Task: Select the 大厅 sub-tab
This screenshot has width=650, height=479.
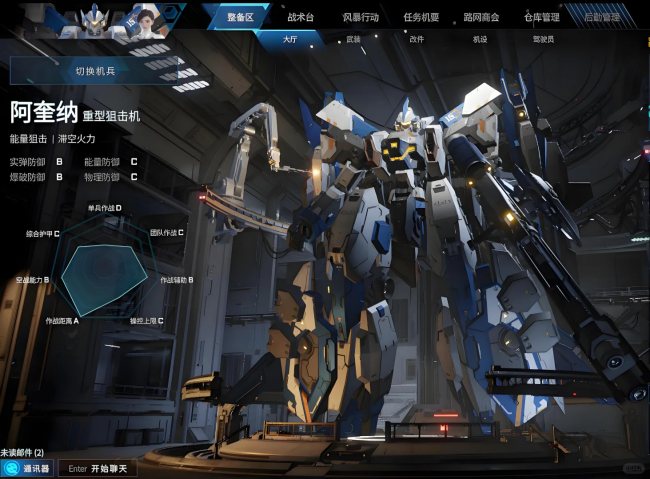Action: (290, 40)
